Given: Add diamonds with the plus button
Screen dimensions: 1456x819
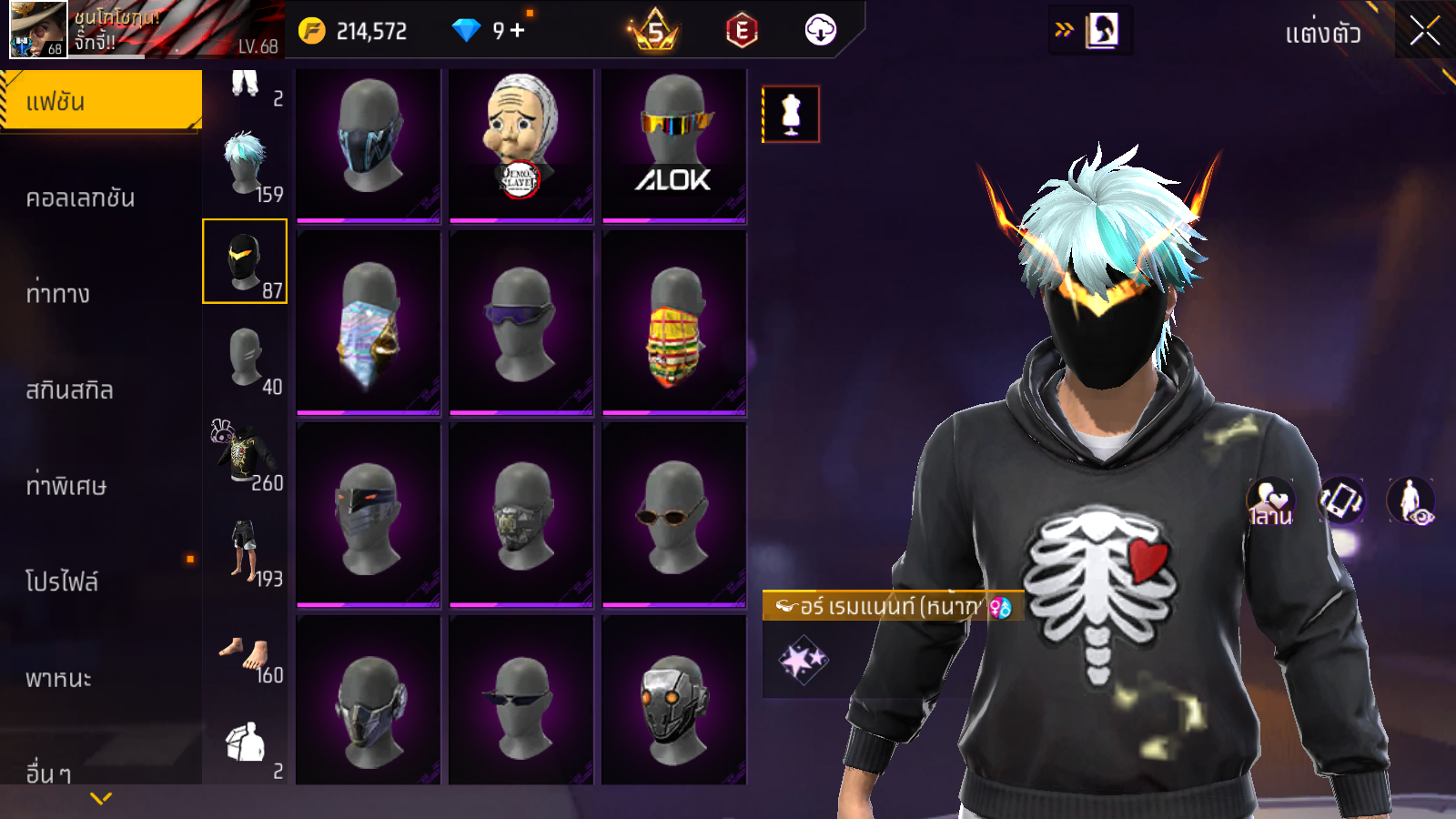Looking at the screenshot, I should click(x=518, y=31).
